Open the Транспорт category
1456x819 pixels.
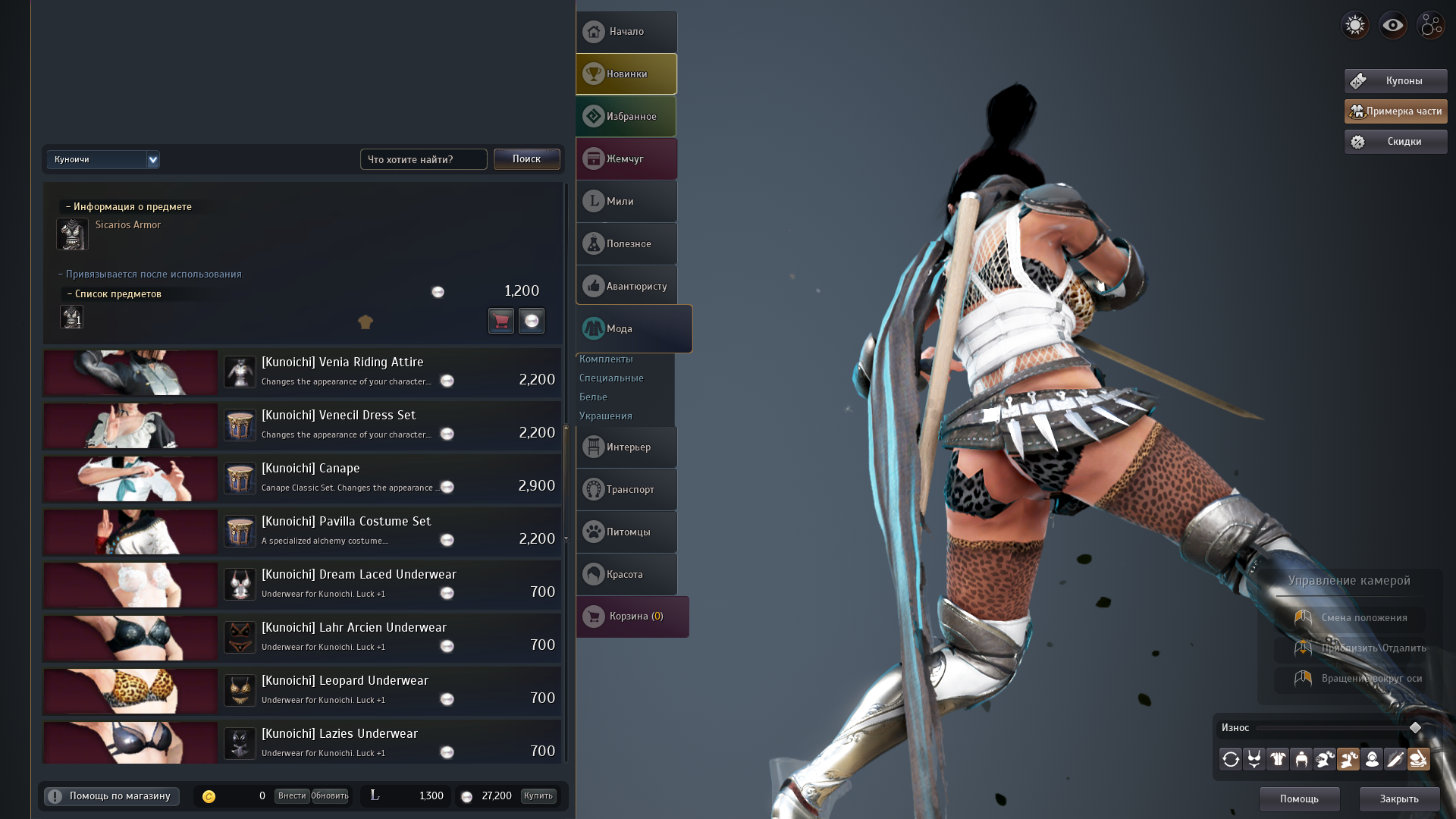pos(626,489)
